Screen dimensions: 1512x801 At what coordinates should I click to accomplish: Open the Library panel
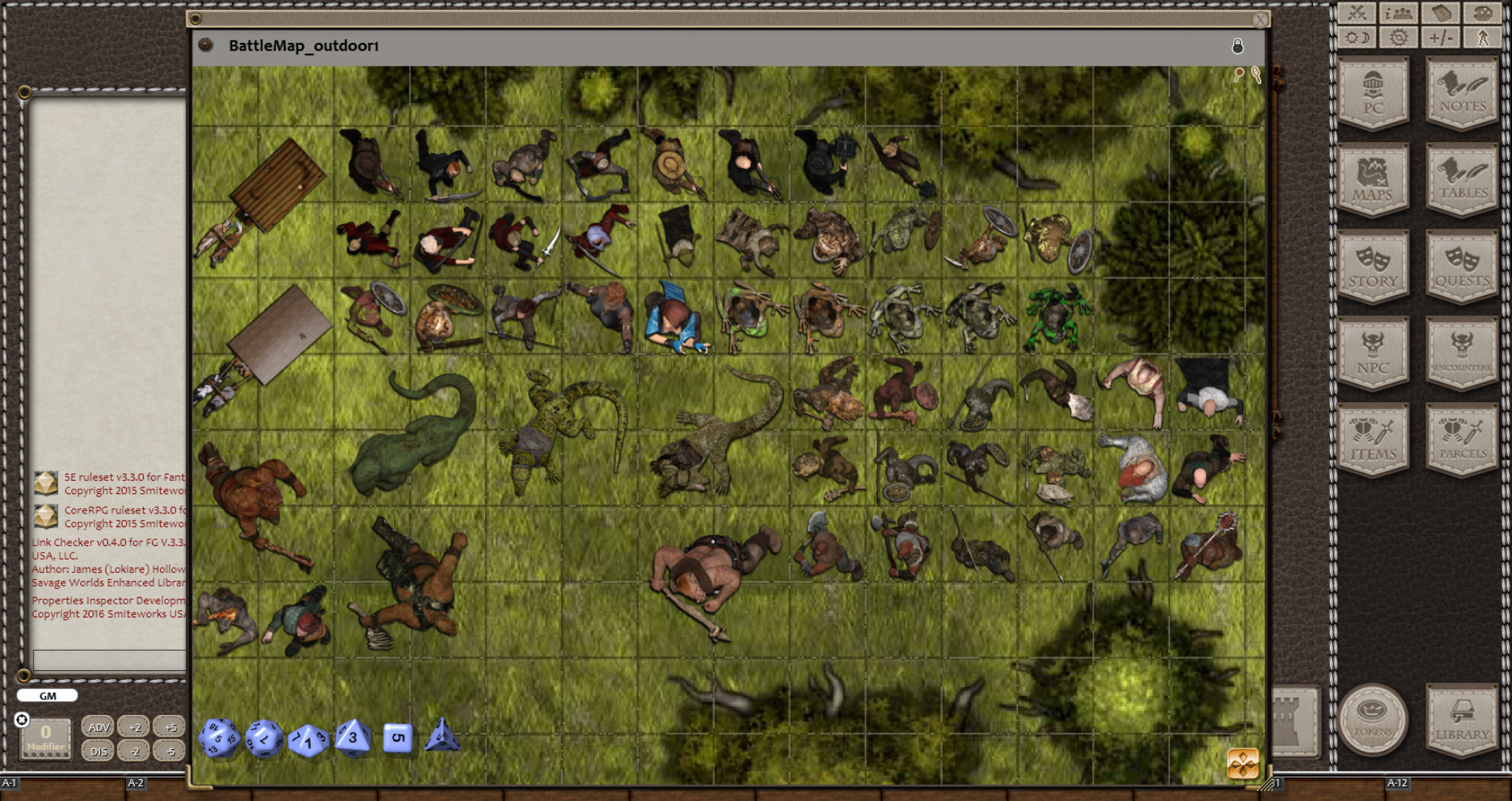(1462, 719)
